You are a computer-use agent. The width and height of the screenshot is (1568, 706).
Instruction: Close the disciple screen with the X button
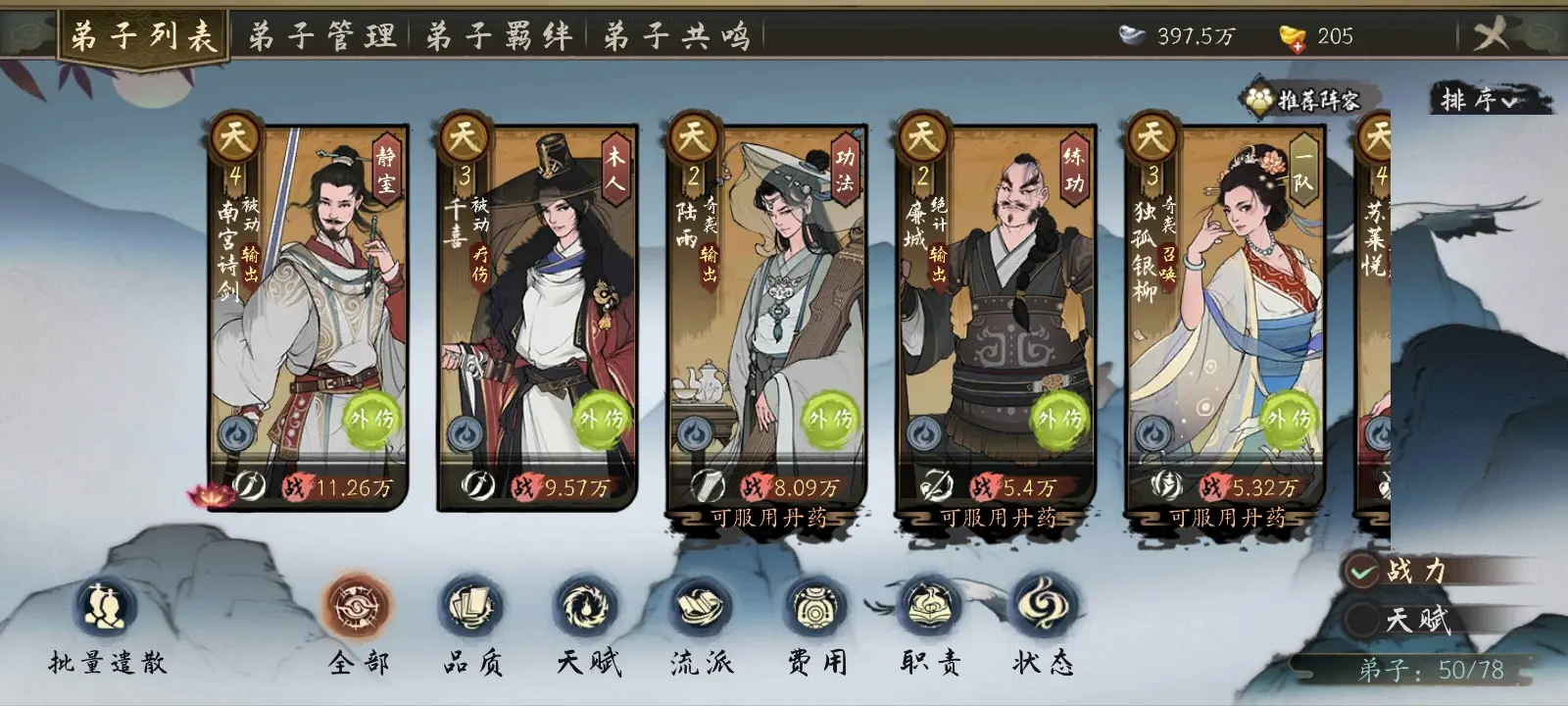(x=1492, y=36)
